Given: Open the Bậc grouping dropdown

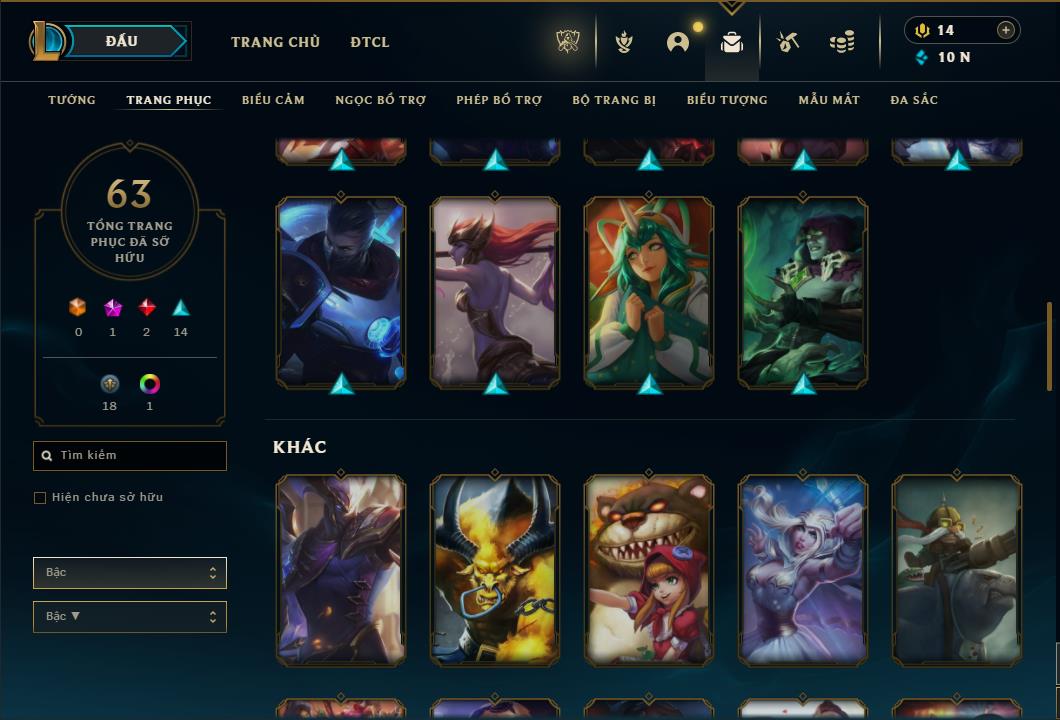Looking at the screenshot, I should pyautogui.click(x=130, y=573).
